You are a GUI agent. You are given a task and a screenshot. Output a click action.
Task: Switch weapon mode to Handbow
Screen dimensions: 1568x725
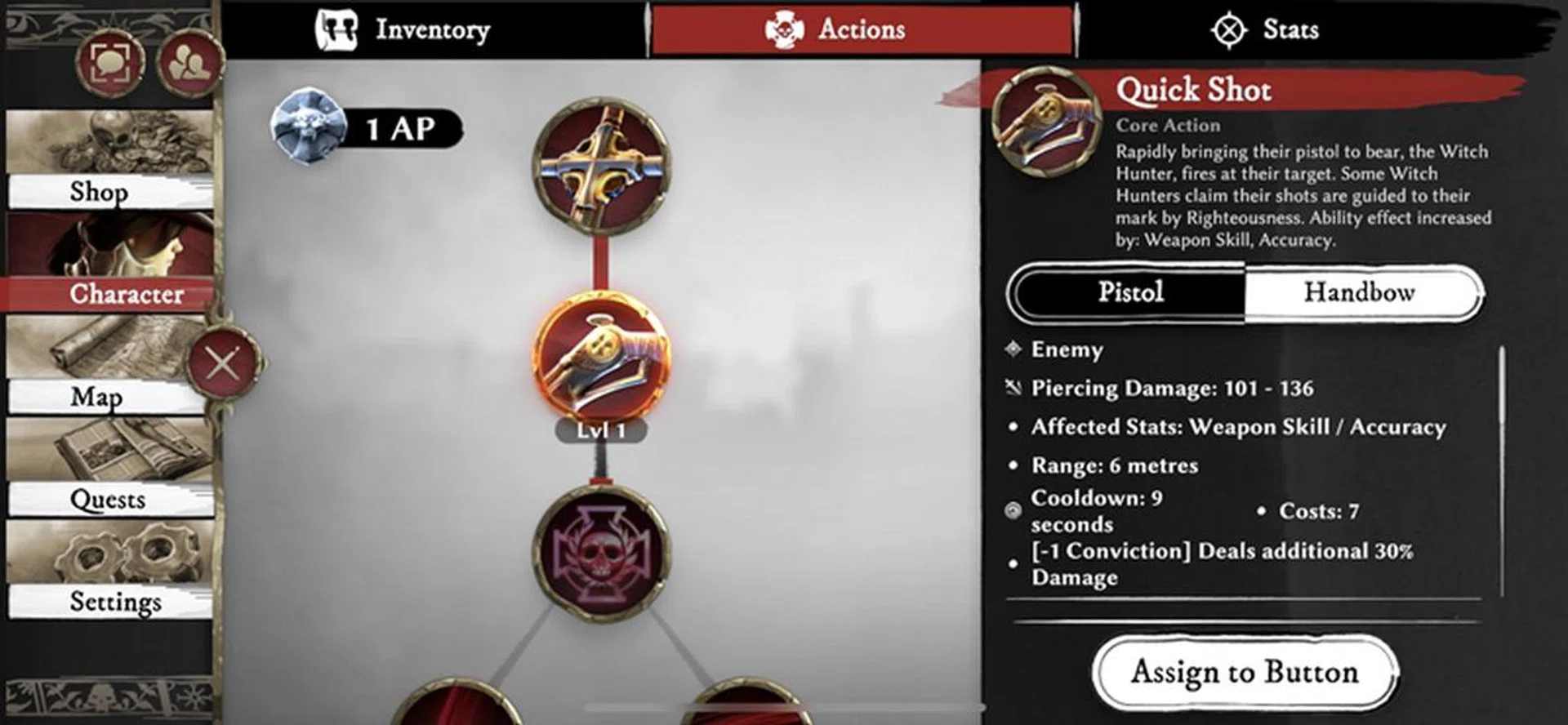(1360, 292)
